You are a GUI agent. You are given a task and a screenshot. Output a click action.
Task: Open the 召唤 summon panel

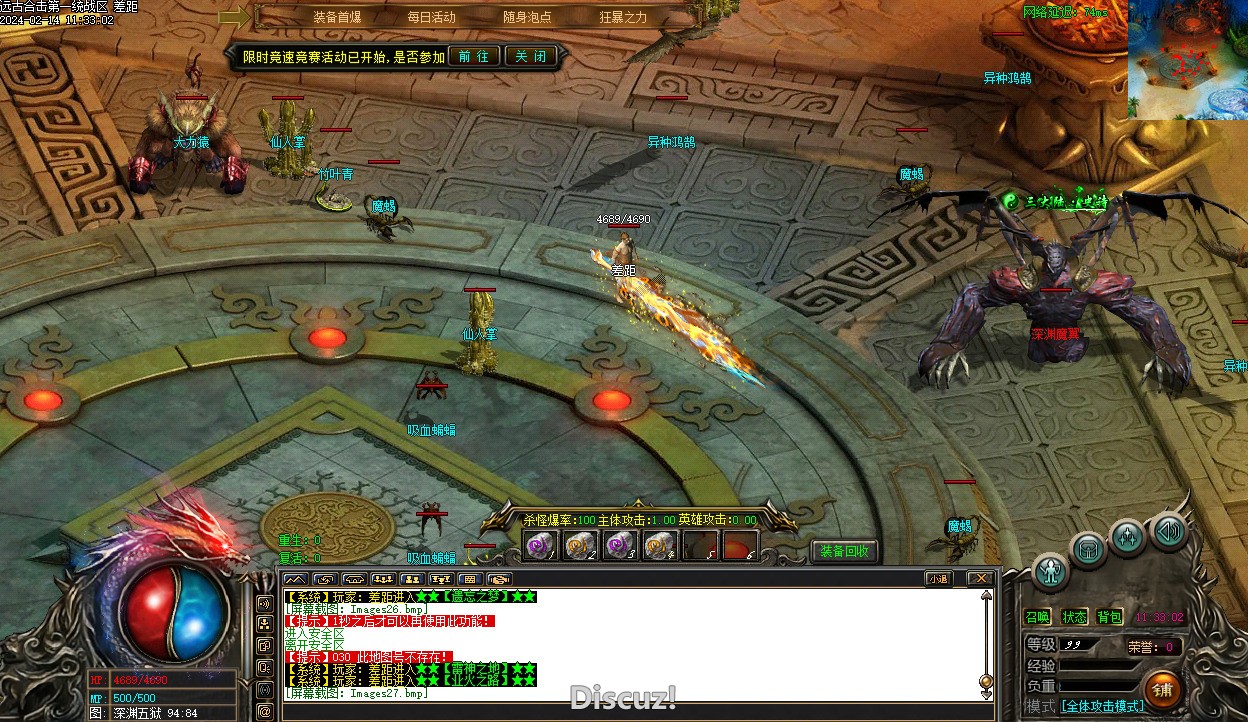pyautogui.click(x=1037, y=617)
